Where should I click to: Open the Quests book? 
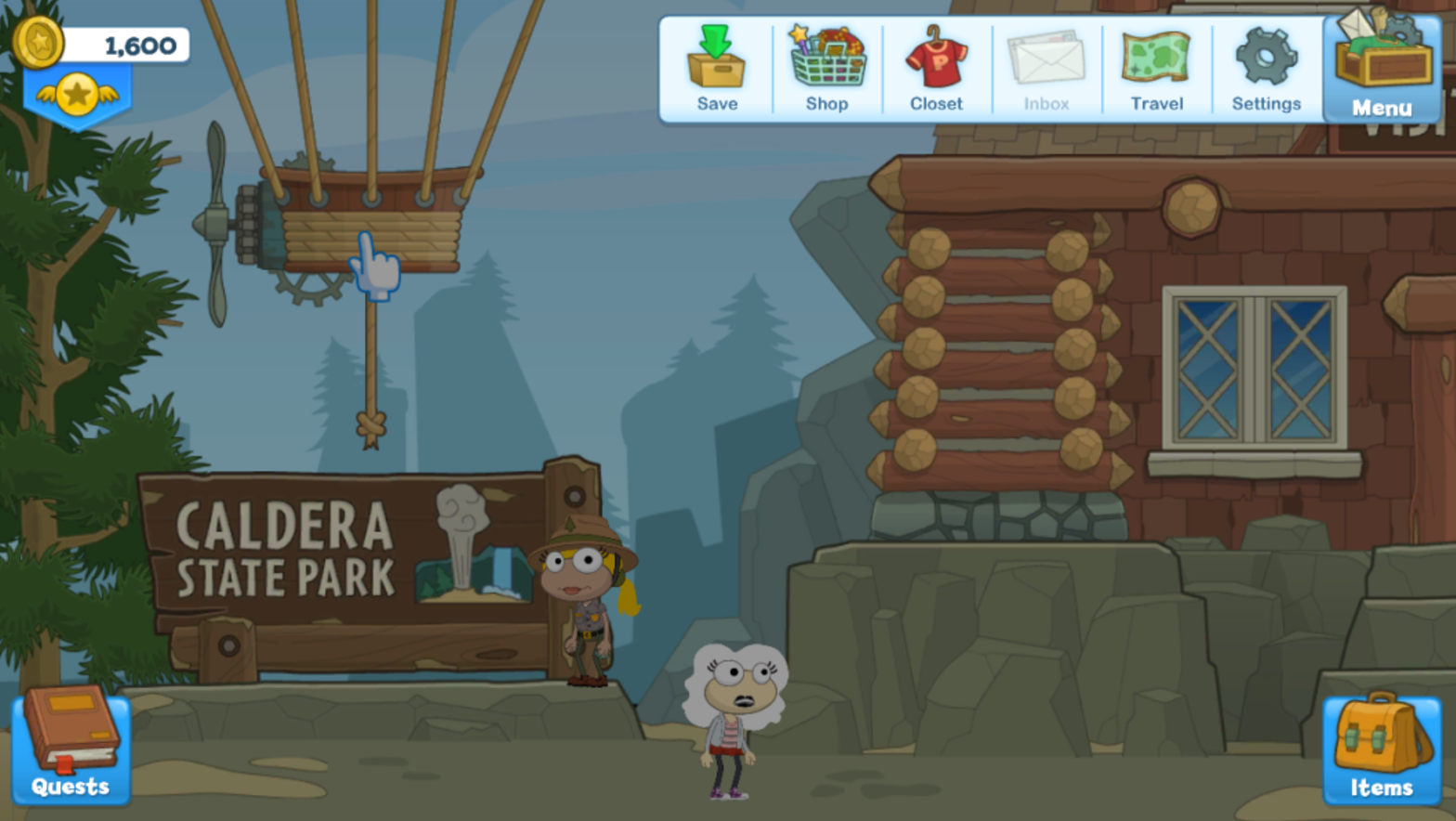[71, 745]
